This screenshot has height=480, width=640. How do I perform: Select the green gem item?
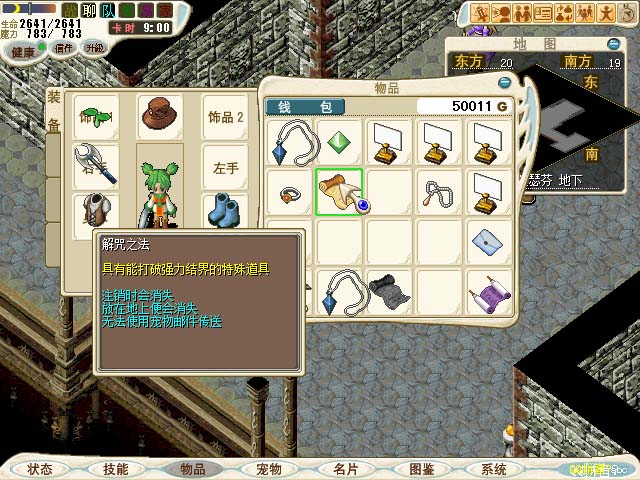click(340, 140)
